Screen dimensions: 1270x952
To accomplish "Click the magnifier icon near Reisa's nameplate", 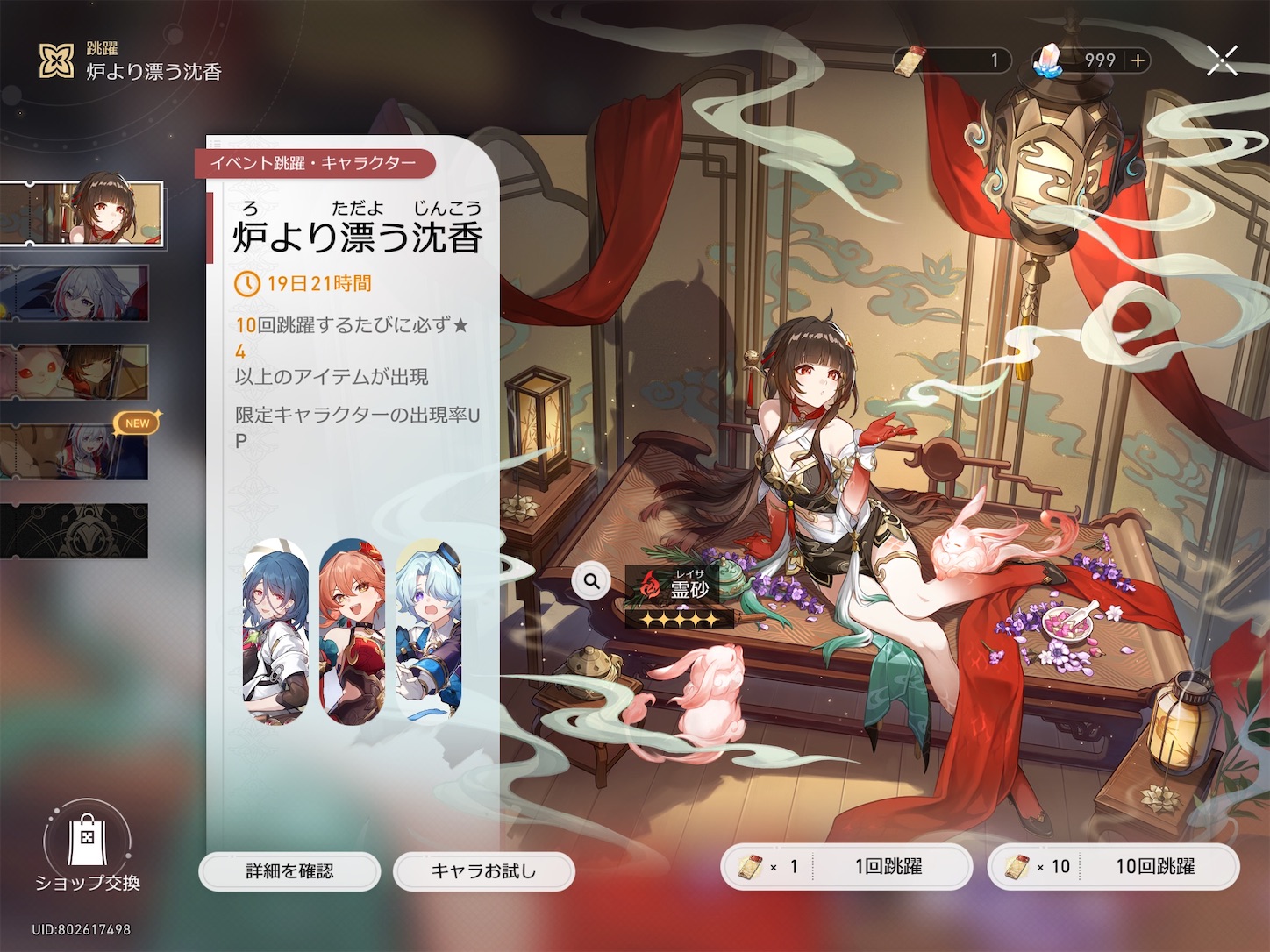I will click(x=589, y=579).
